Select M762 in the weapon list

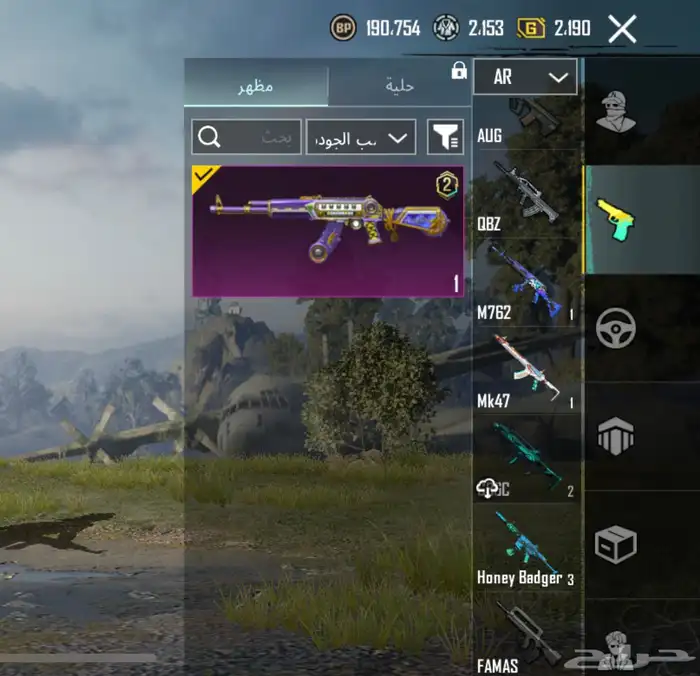[x=526, y=282]
